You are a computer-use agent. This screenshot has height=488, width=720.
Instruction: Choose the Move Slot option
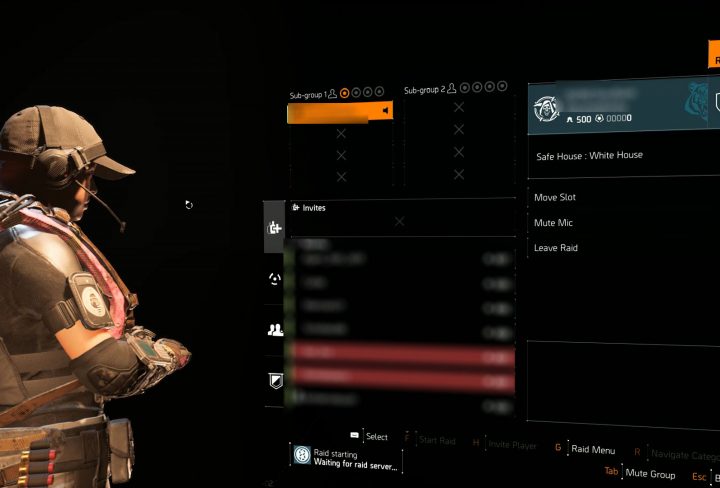(x=556, y=198)
